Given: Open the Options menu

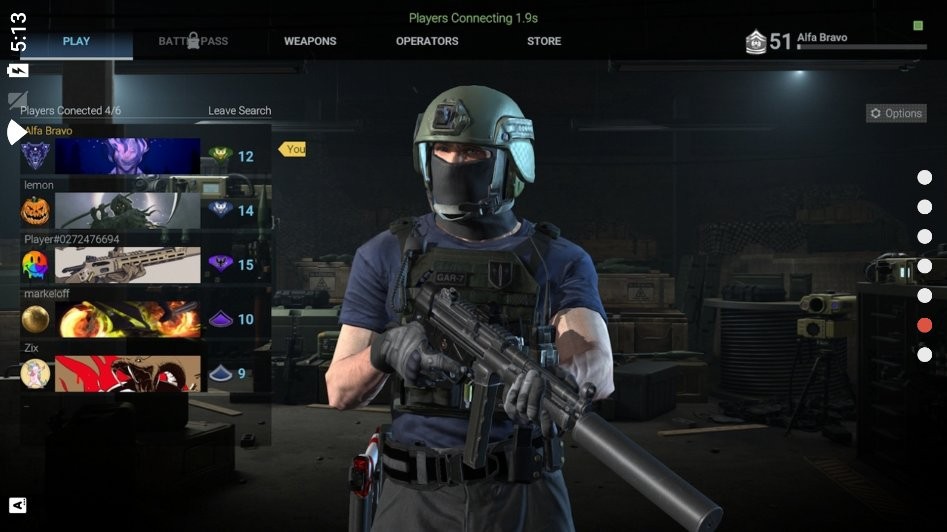Looking at the screenshot, I should click(896, 114).
